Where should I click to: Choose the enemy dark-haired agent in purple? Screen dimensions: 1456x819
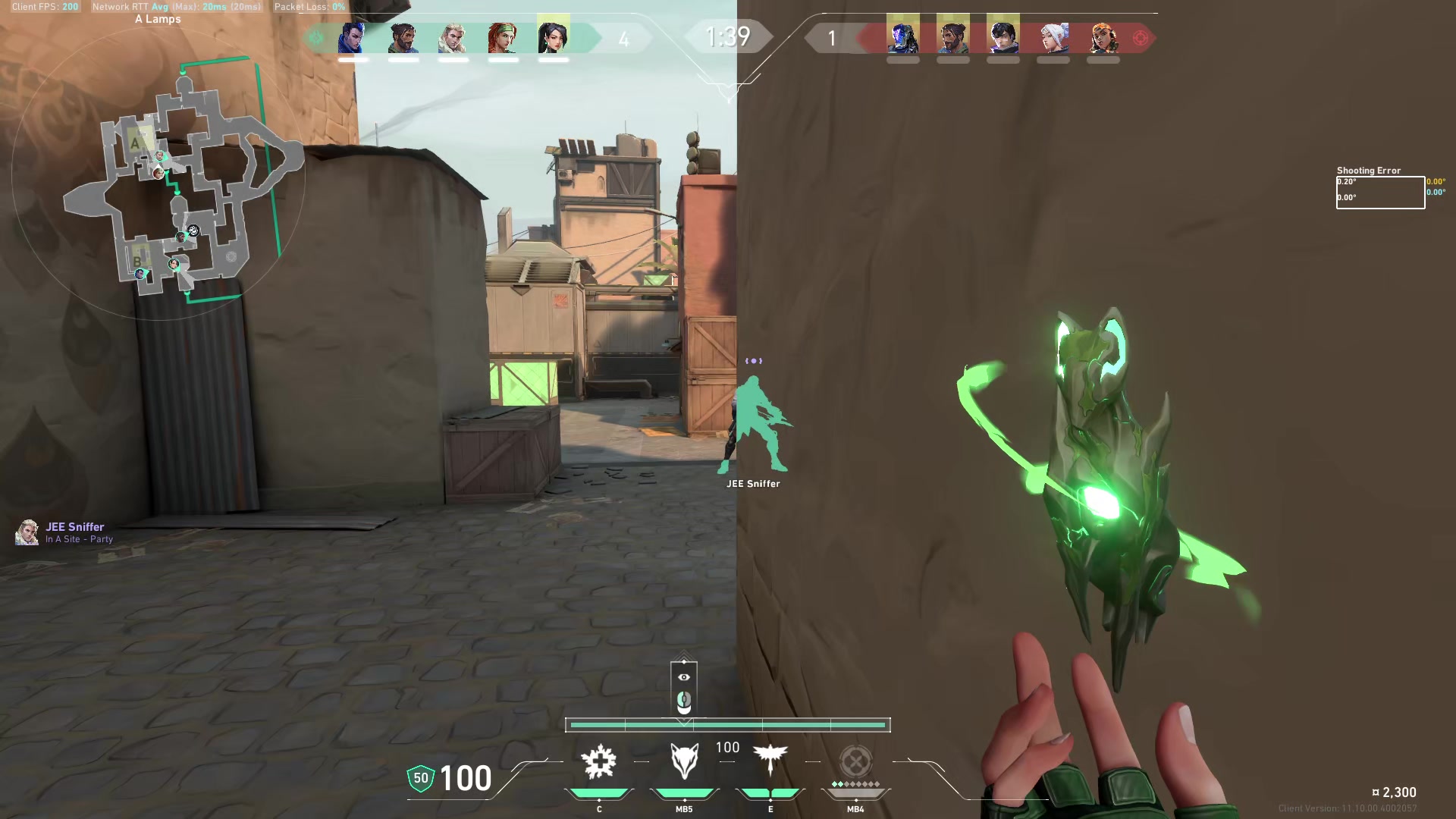coord(1003,37)
